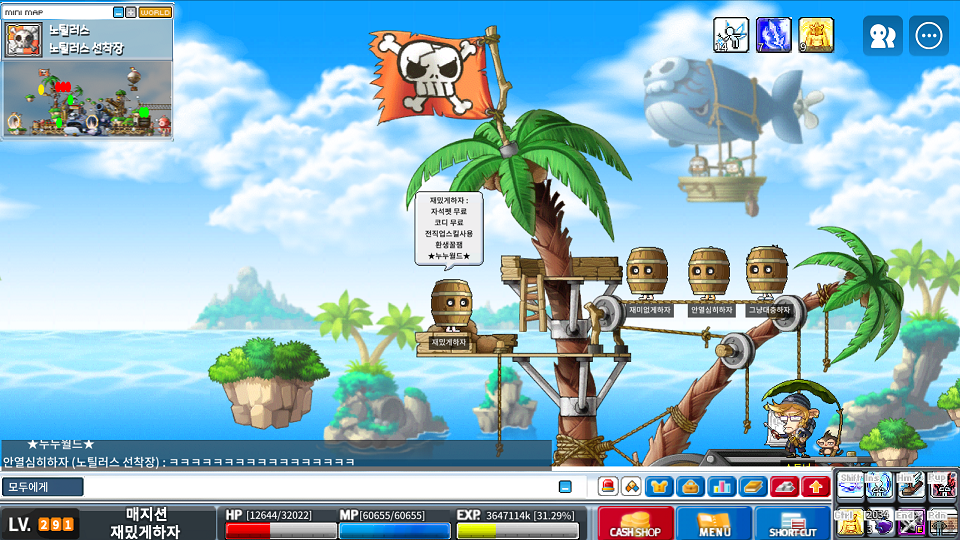Show the stats bar-chart icon
Screen dimensions: 960x540
point(721,487)
